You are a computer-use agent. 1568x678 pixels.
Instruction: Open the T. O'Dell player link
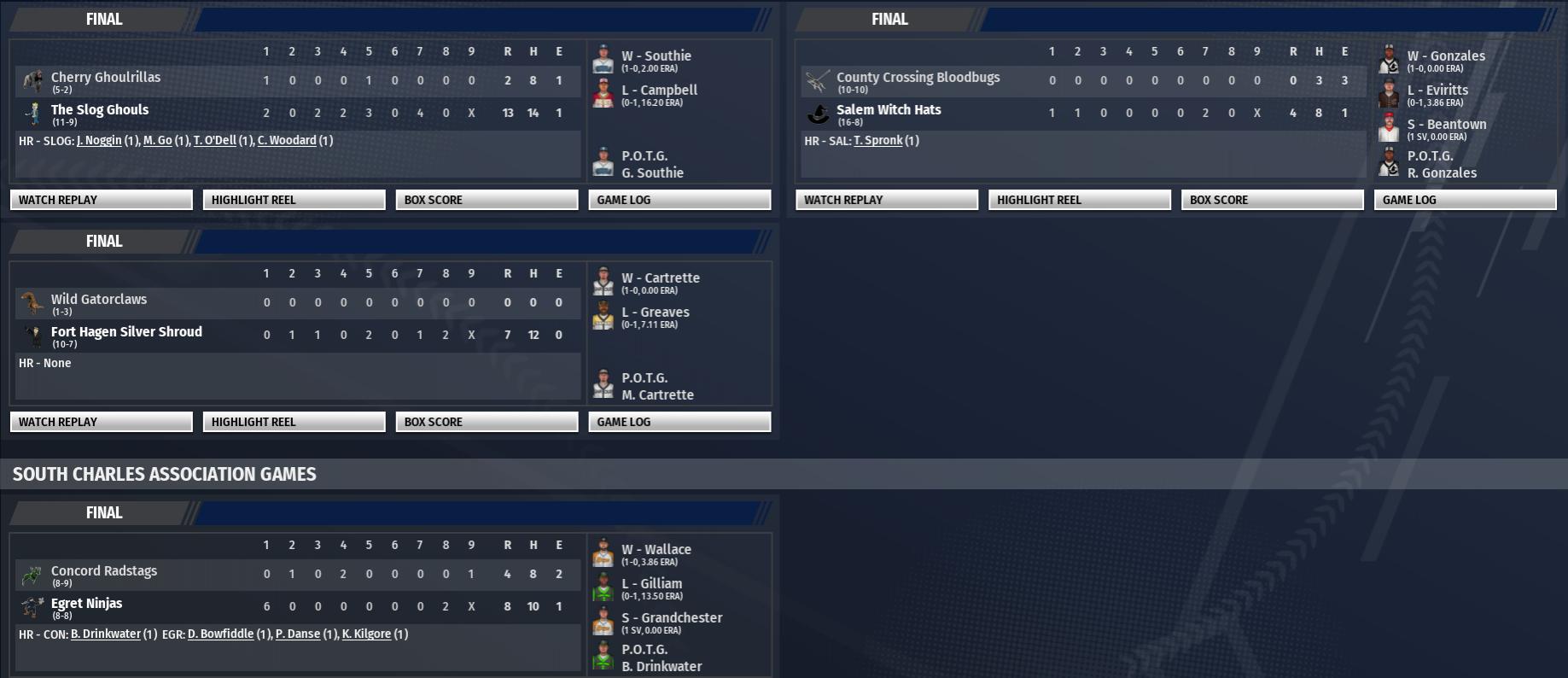tap(214, 141)
